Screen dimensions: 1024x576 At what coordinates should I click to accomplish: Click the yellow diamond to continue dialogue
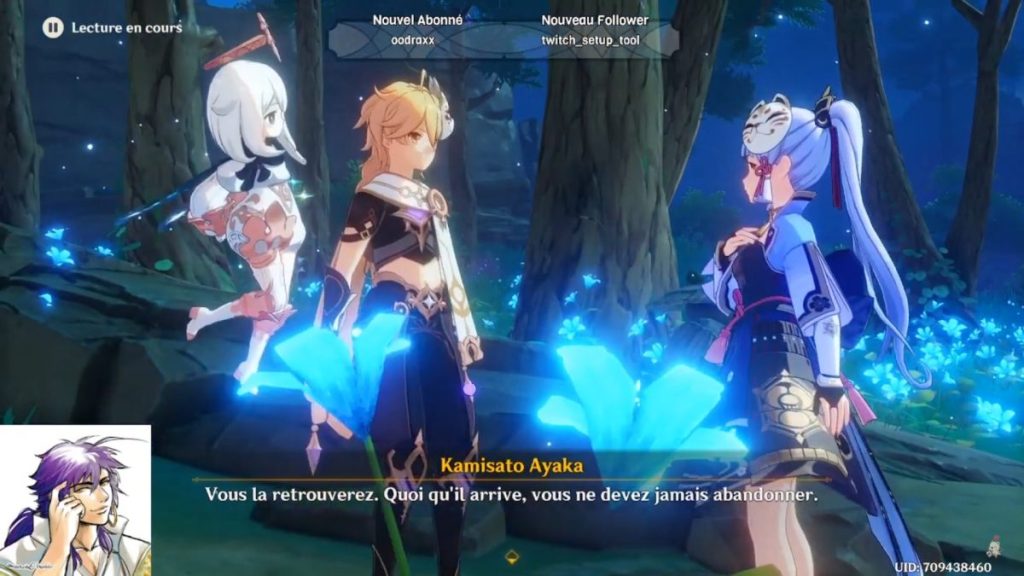coord(513,555)
